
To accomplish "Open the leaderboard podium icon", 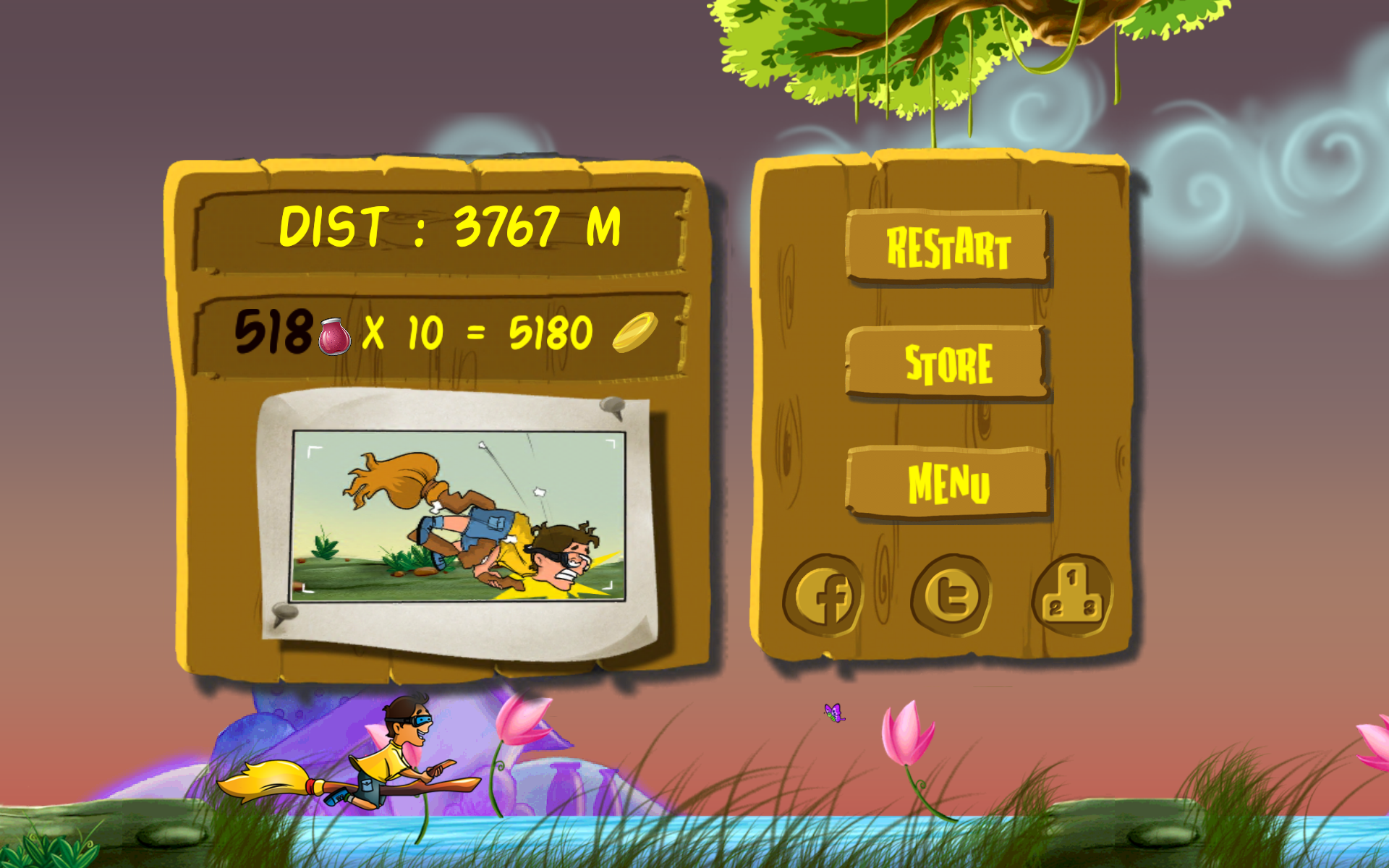I will [1072, 592].
